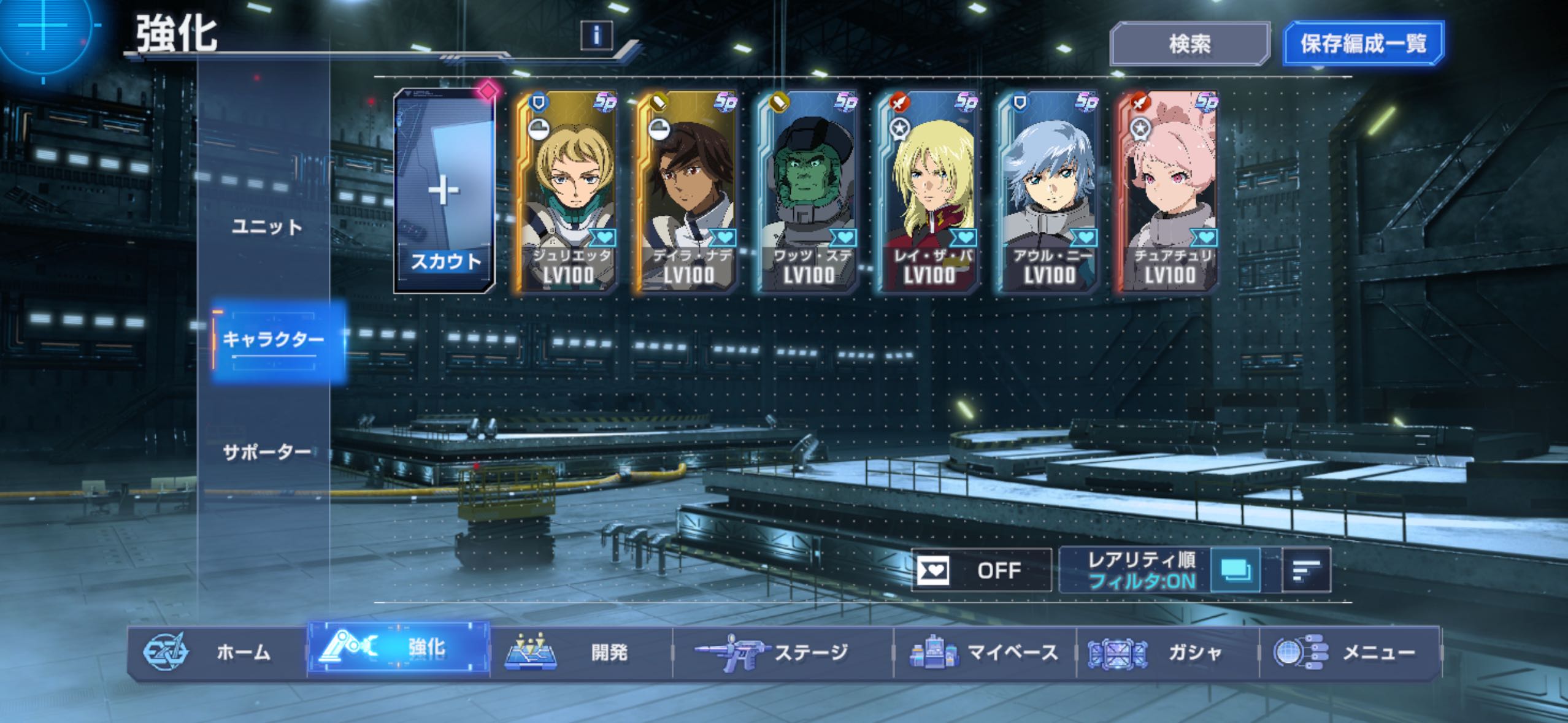Image resolution: width=1568 pixels, height=723 pixels.
Task: Select the green helmeted ワッツ character card
Action: [807, 191]
